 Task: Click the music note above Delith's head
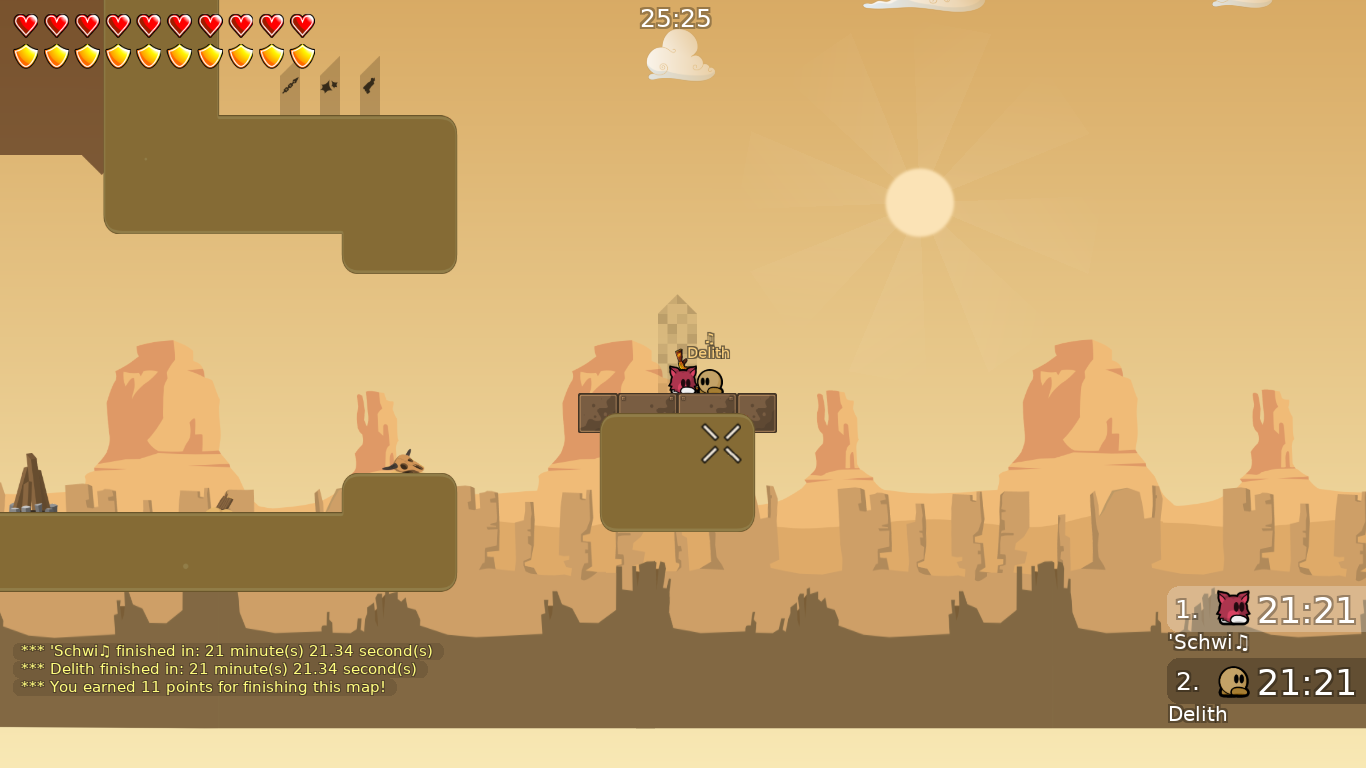point(708,339)
